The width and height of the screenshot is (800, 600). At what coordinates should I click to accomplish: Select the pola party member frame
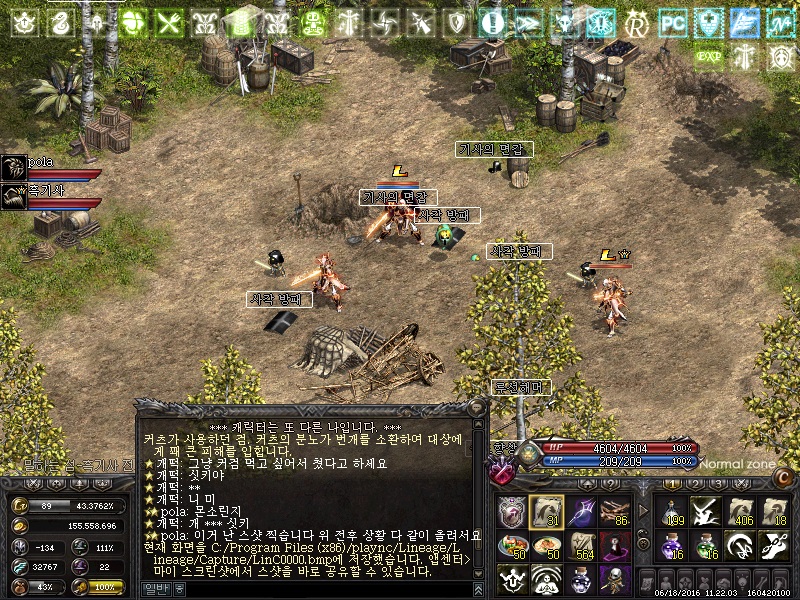pyautogui.click(x=52, y=167)
